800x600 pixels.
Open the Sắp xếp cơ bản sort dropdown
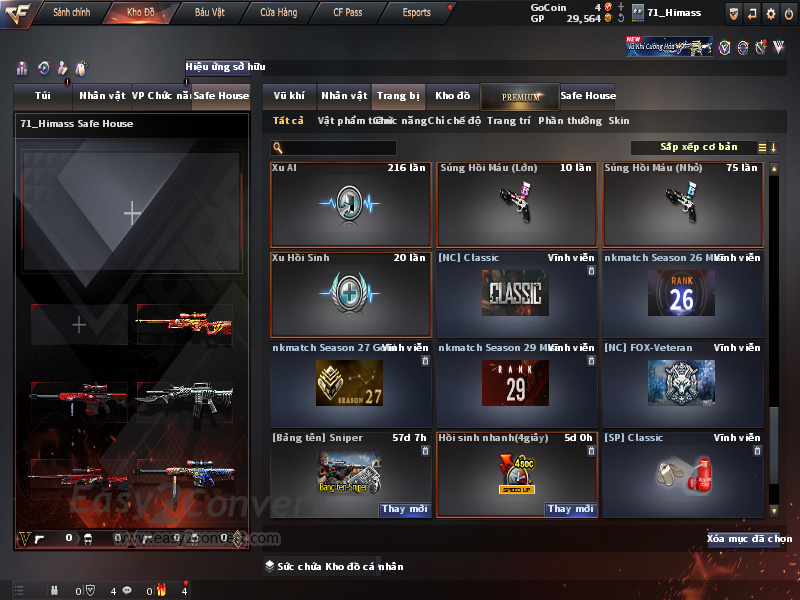[x=698, y=147]
